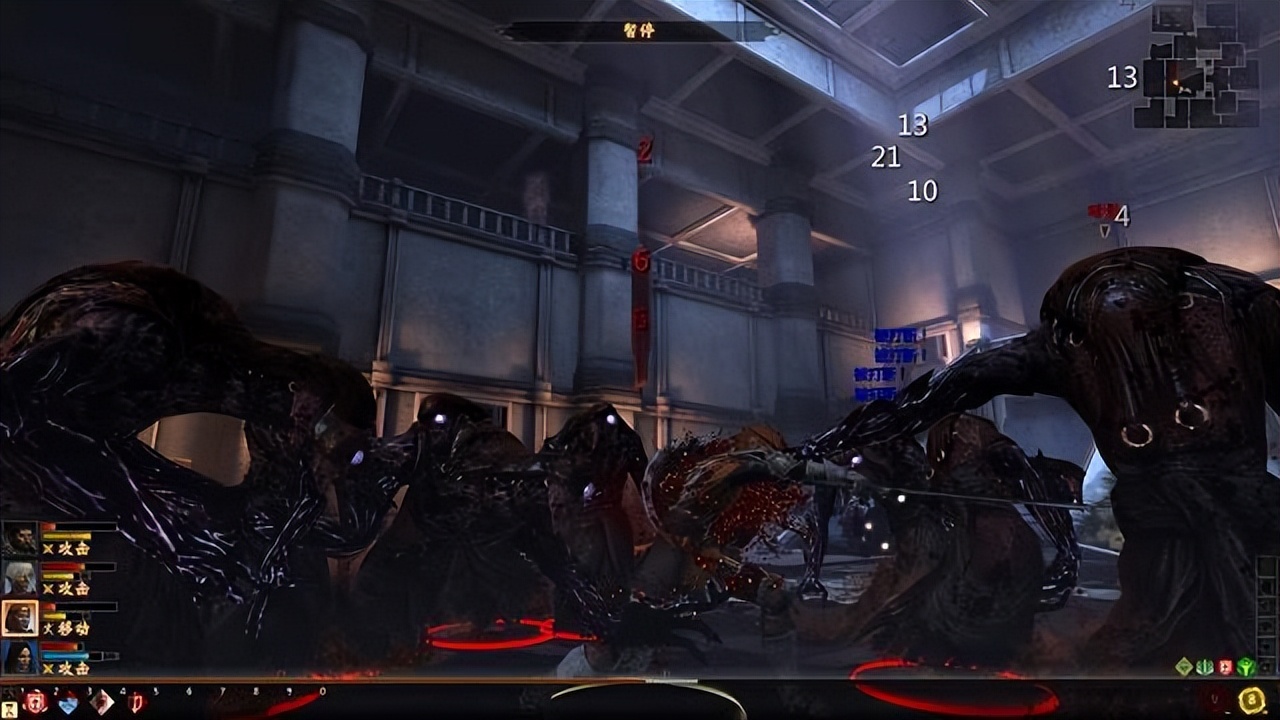
Task: Click the hourglass icon beside the quickbar
Action: (9, 710)
